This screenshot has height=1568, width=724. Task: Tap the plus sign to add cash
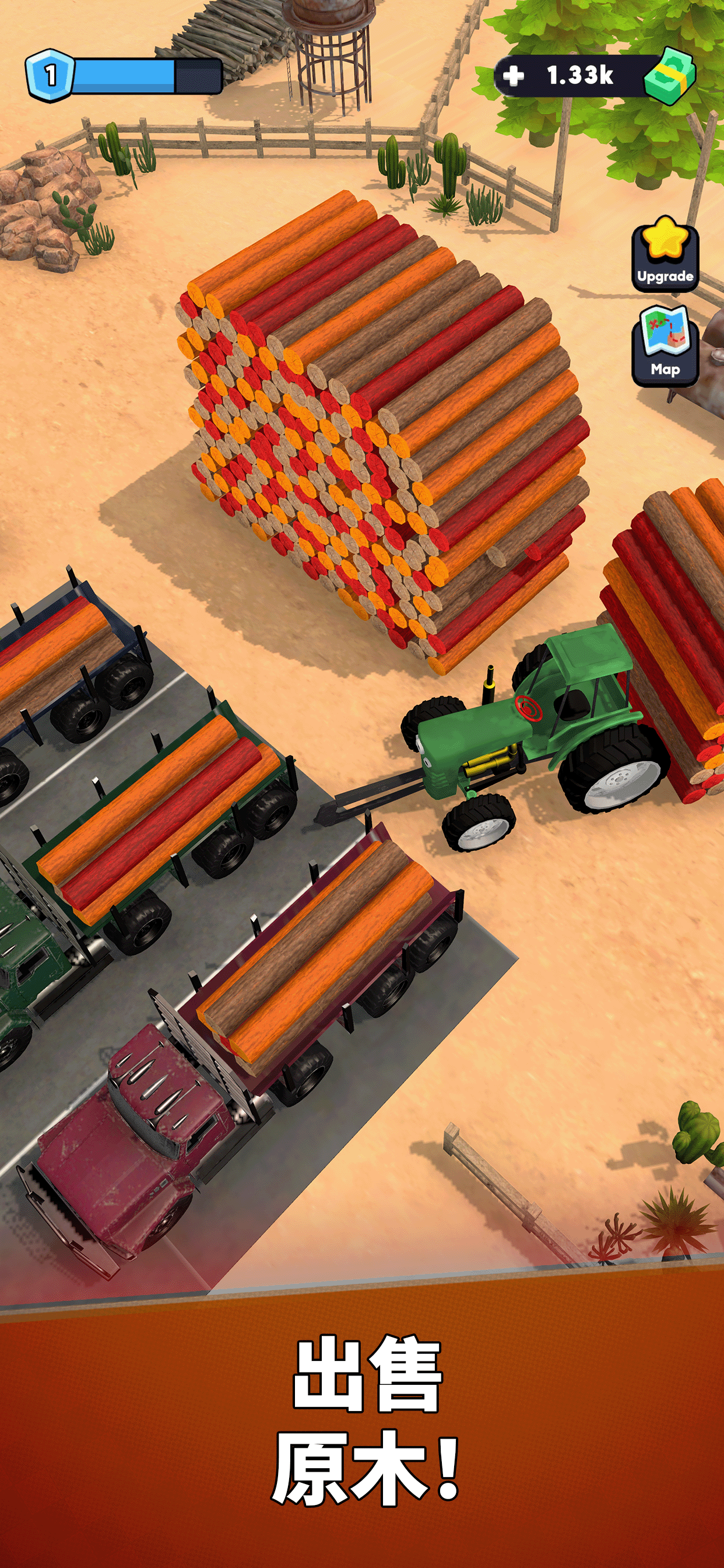click(x=514, y=75)
